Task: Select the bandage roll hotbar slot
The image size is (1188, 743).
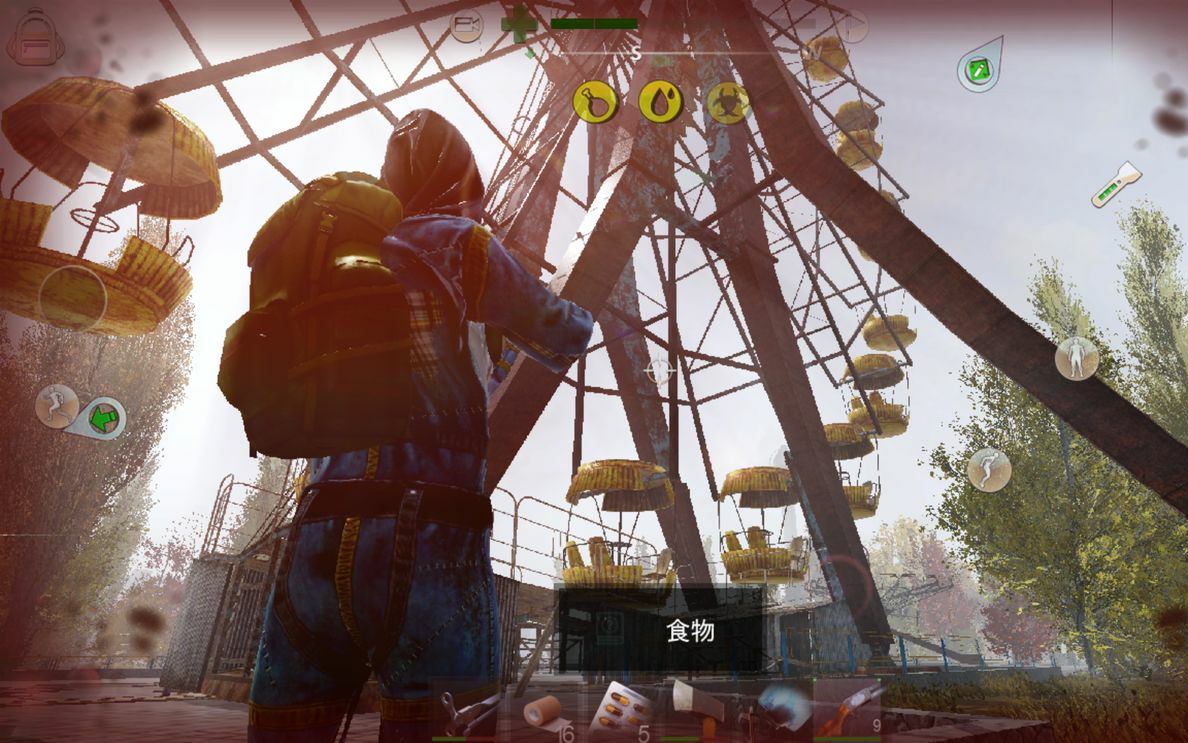Action: pyautogui.click(x=546, y=712)
